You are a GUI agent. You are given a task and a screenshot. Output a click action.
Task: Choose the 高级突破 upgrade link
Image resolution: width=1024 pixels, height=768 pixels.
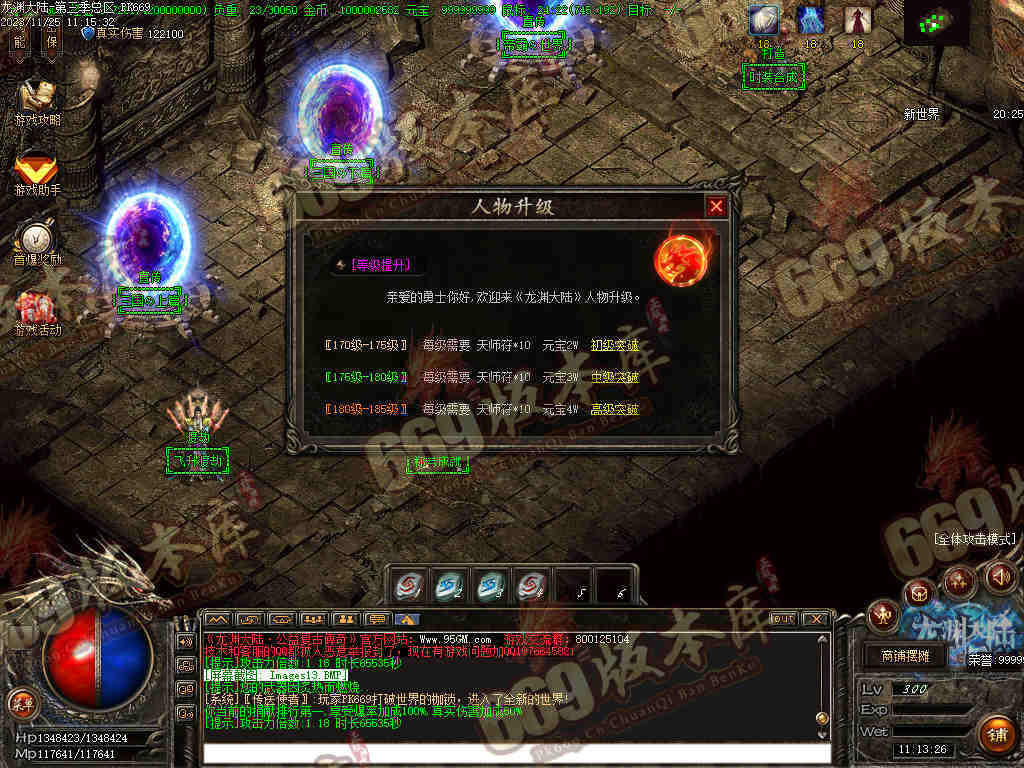pos(614,409)
